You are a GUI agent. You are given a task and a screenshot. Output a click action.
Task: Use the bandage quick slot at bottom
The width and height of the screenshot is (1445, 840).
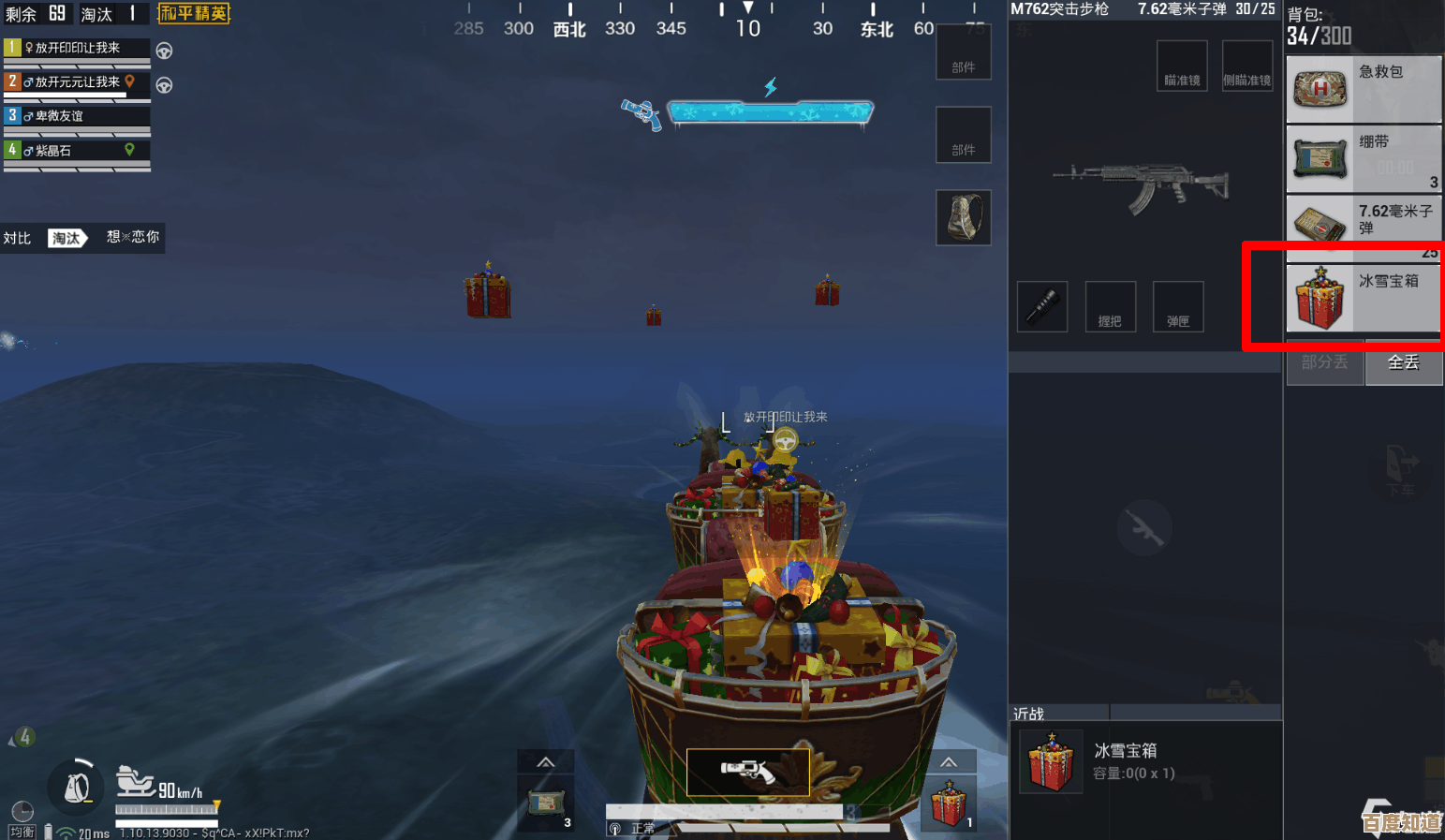tap(545, 803)
